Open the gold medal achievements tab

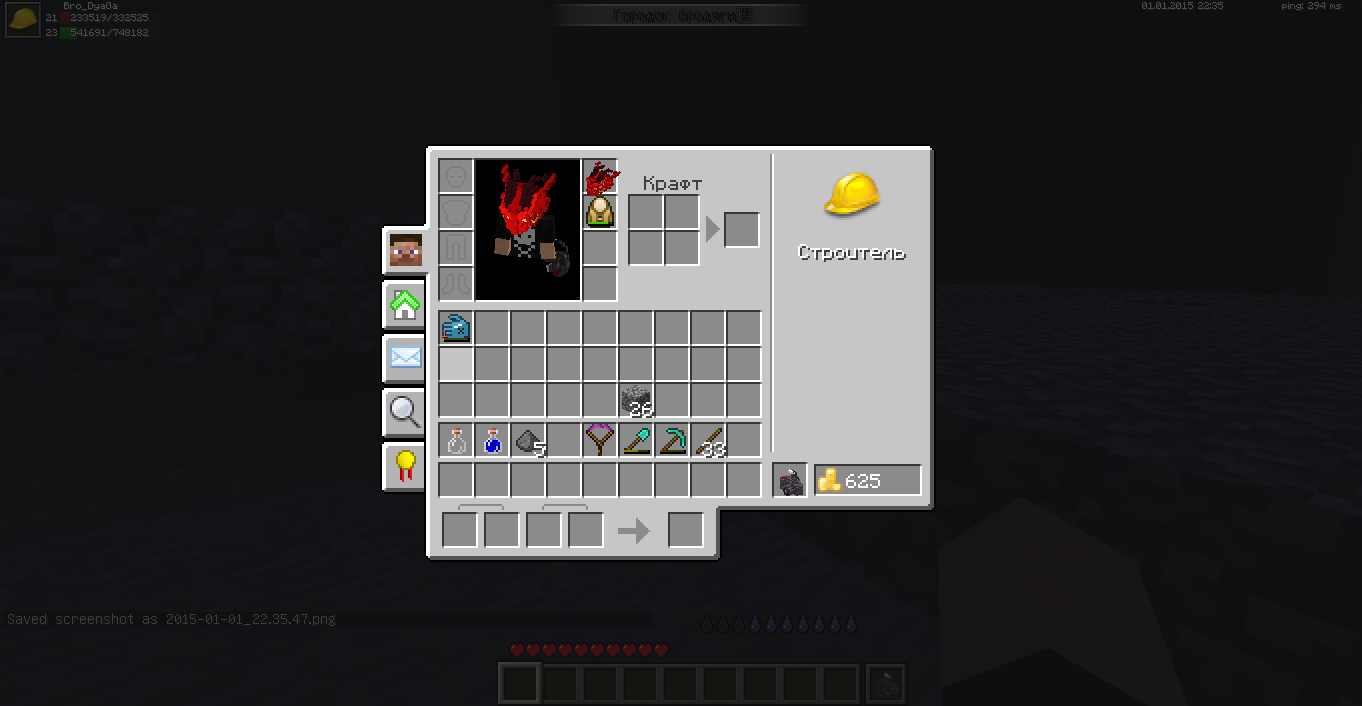coord(405,465)
